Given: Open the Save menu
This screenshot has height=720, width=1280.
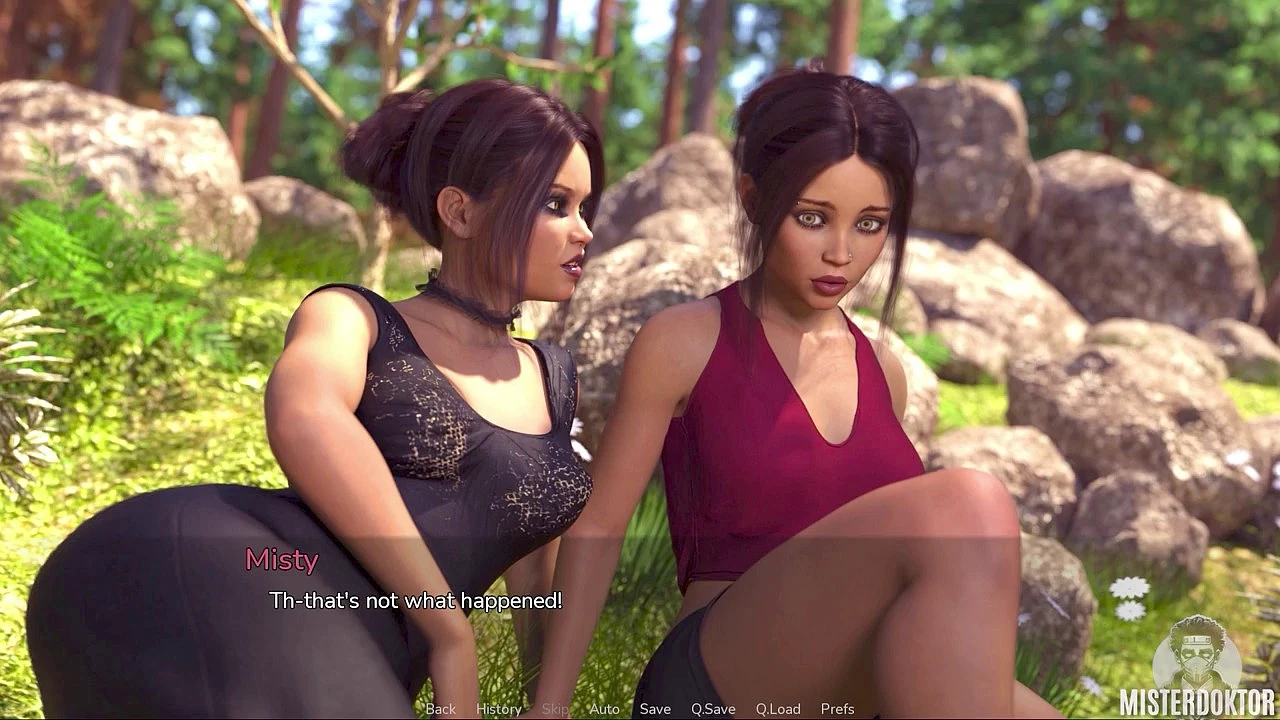Looking at the screenshot, I should pos(655,709).
